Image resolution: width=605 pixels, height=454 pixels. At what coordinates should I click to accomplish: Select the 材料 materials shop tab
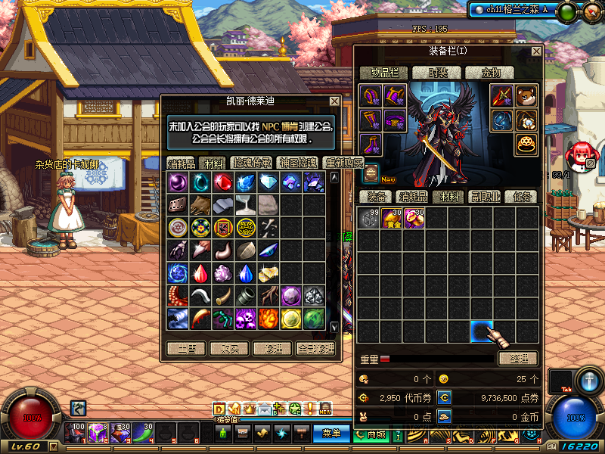tap(211, 163)
